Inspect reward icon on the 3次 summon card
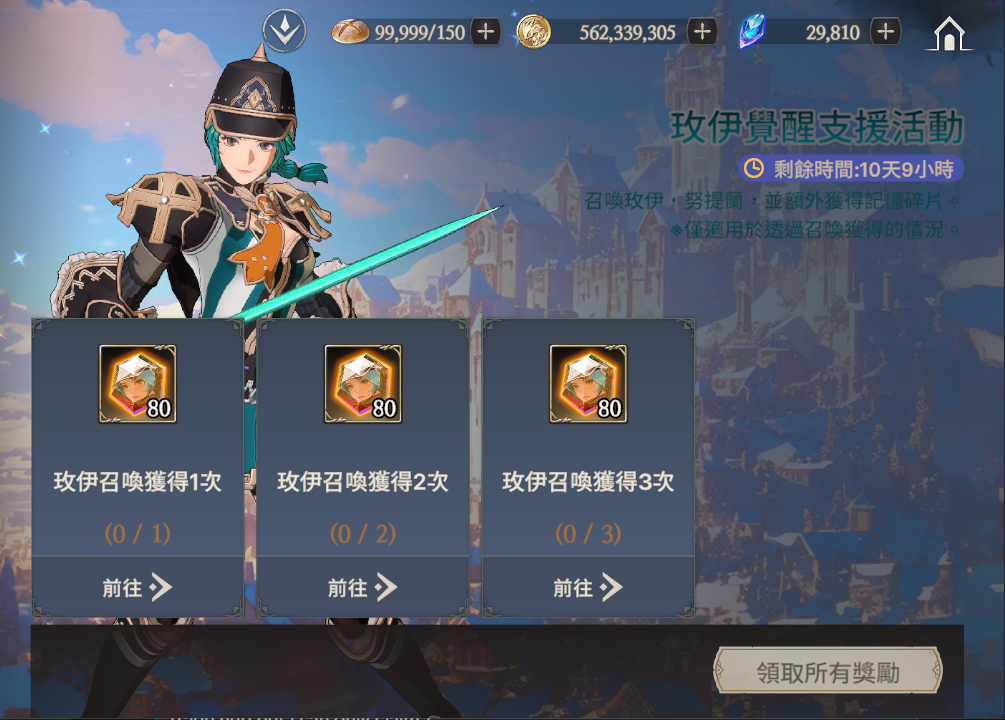 pos(588,384)
